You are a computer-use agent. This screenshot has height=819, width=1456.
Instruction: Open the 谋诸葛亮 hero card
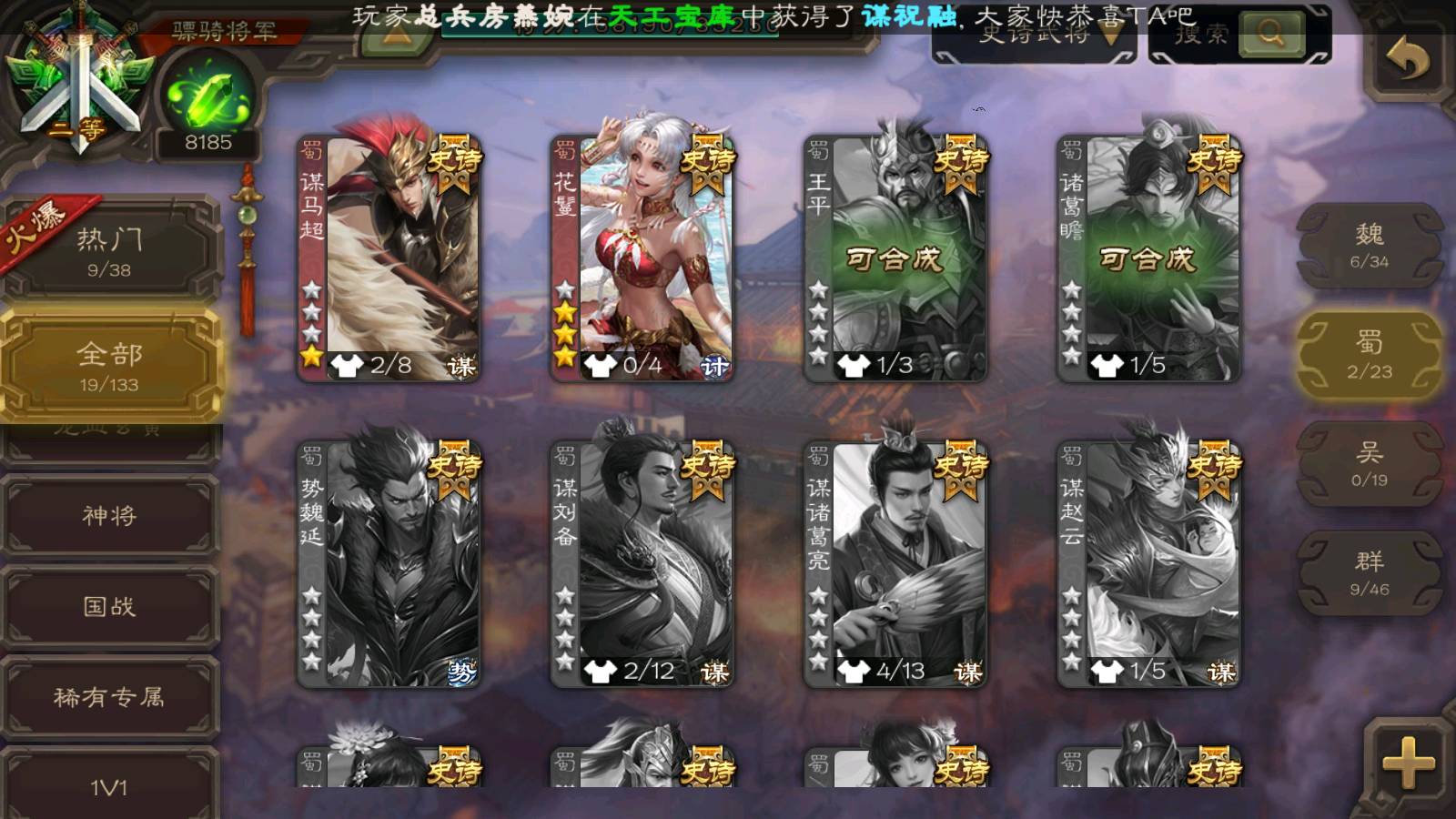click(895, 564)
